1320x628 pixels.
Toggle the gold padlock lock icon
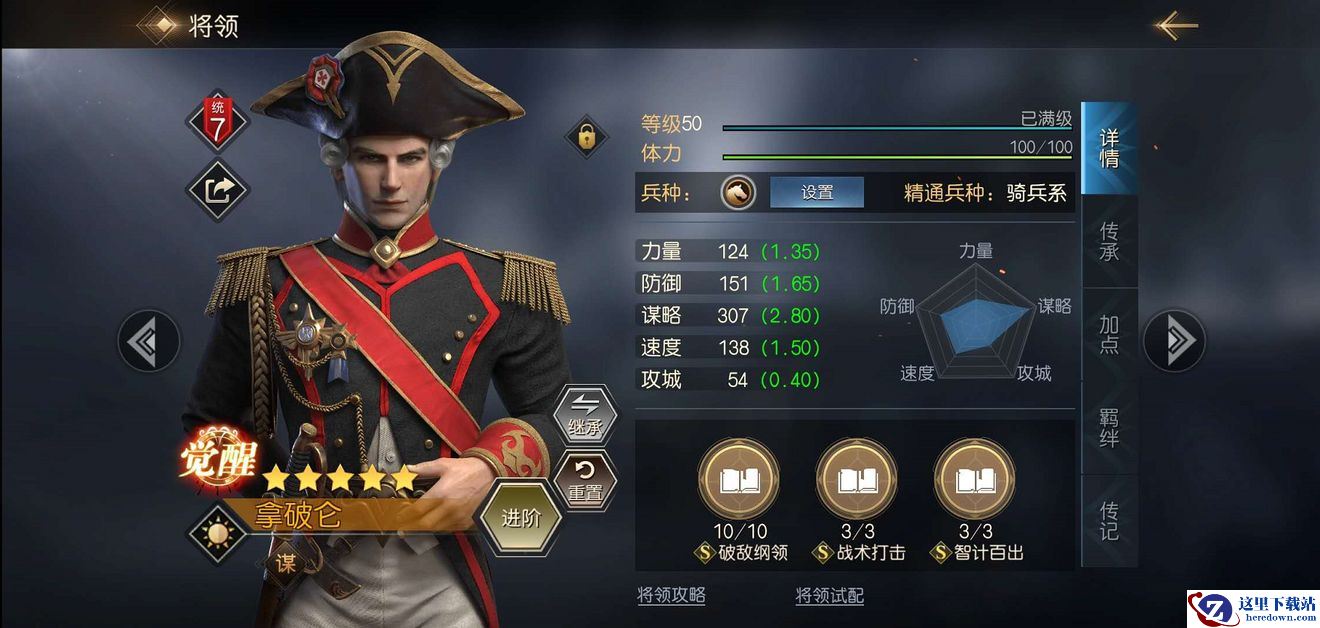click(x=587, y=136)
